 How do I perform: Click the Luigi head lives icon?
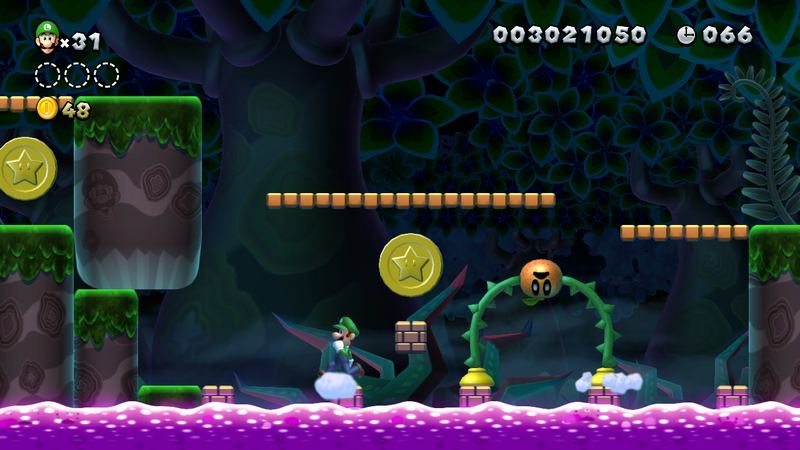[46, 36]
